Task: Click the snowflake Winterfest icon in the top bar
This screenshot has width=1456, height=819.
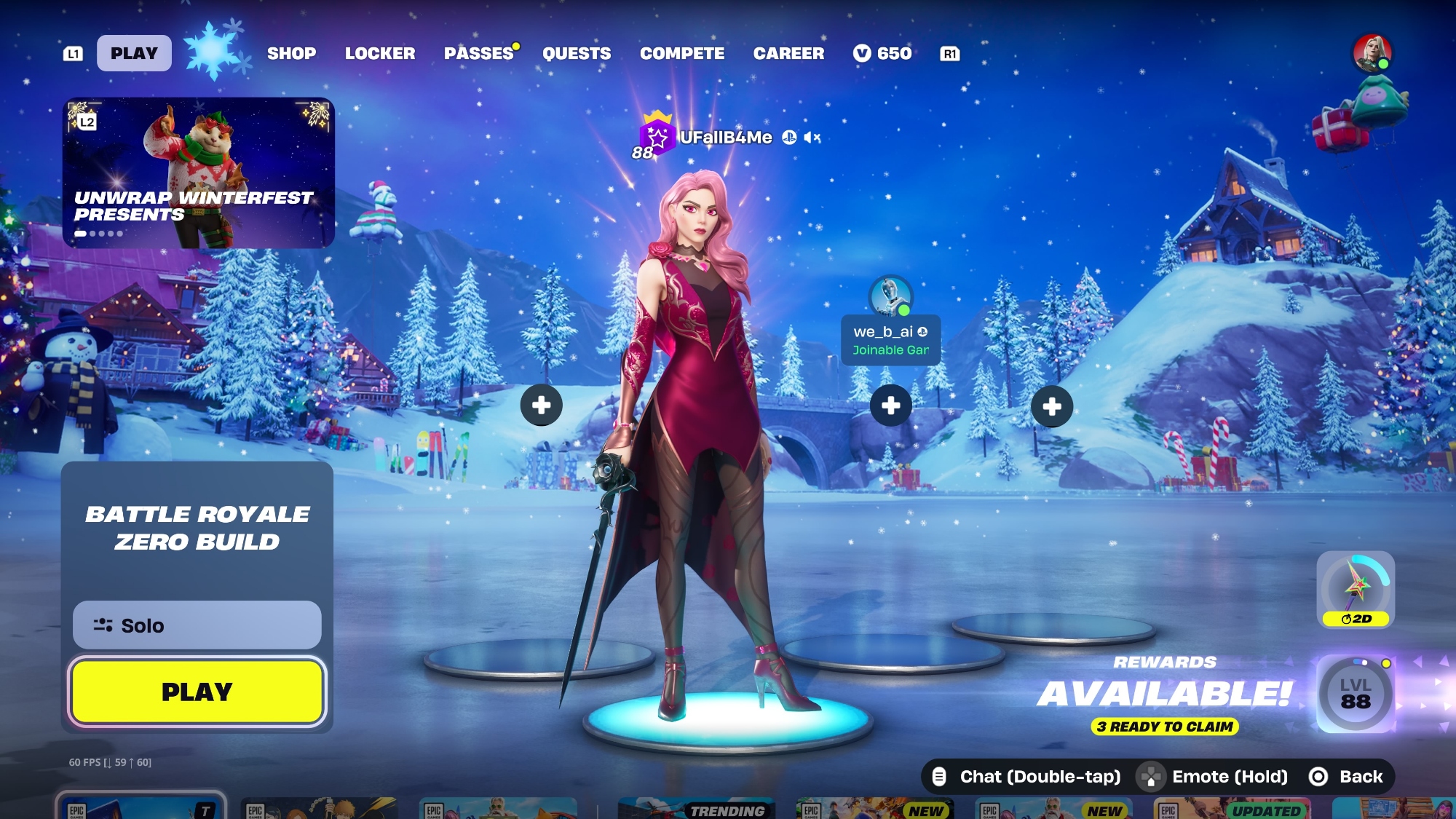Action: (x=214, y=51)
